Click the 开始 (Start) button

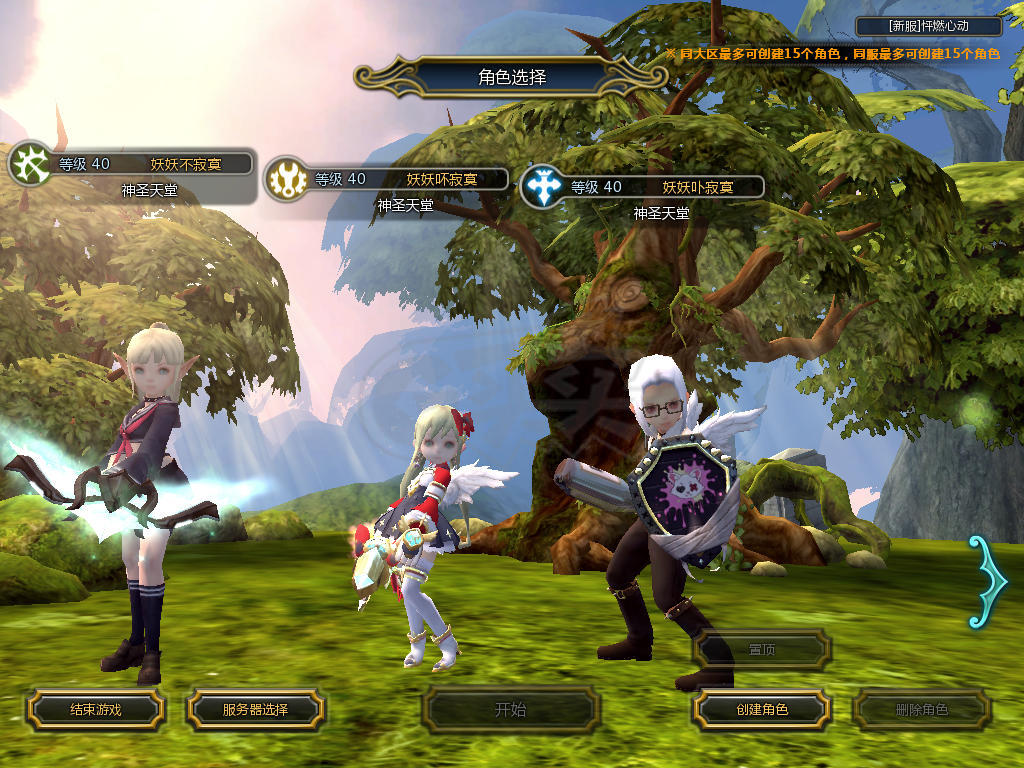(x=511, y=710)
